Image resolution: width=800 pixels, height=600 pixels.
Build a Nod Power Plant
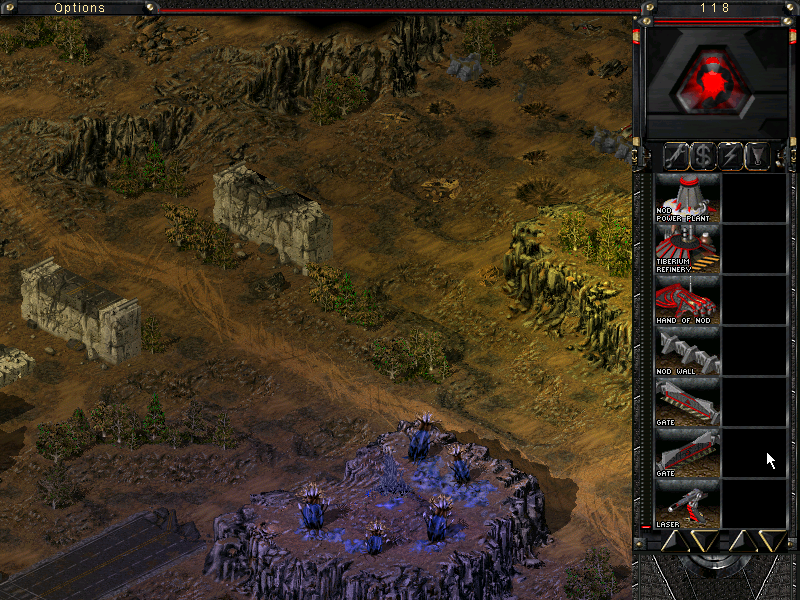687,198
